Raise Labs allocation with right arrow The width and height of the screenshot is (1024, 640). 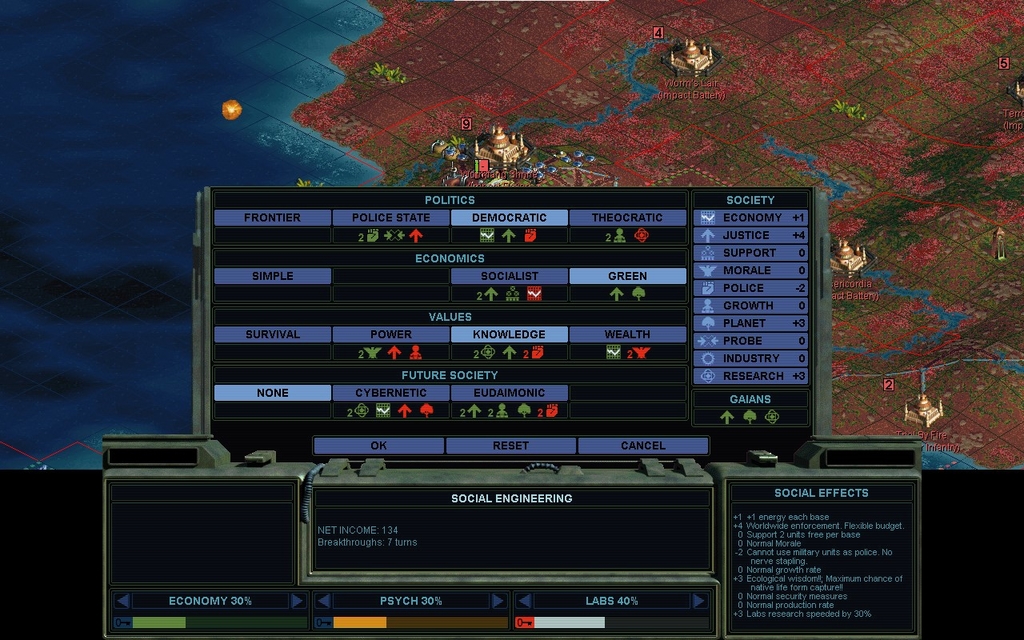pyautogui.click(x=699, y=601)
